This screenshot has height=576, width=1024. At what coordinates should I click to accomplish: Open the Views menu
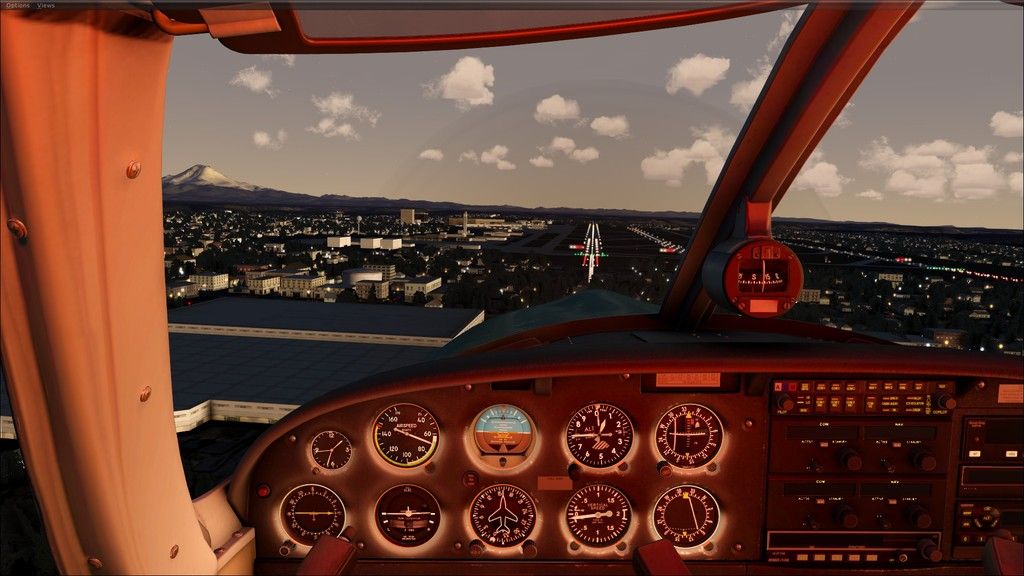[46, 5]
